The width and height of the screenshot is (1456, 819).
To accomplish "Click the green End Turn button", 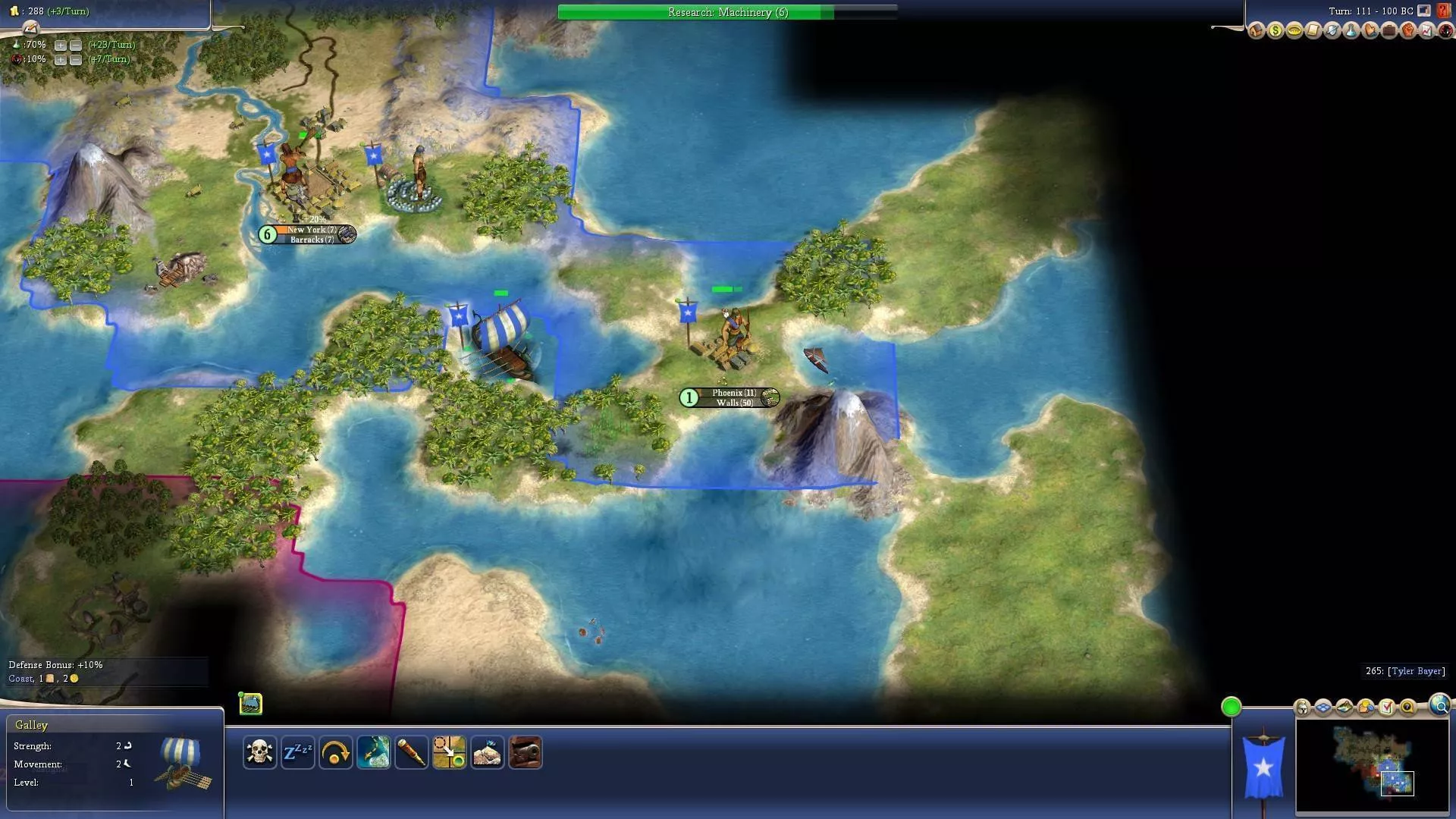I will 1231,708.
